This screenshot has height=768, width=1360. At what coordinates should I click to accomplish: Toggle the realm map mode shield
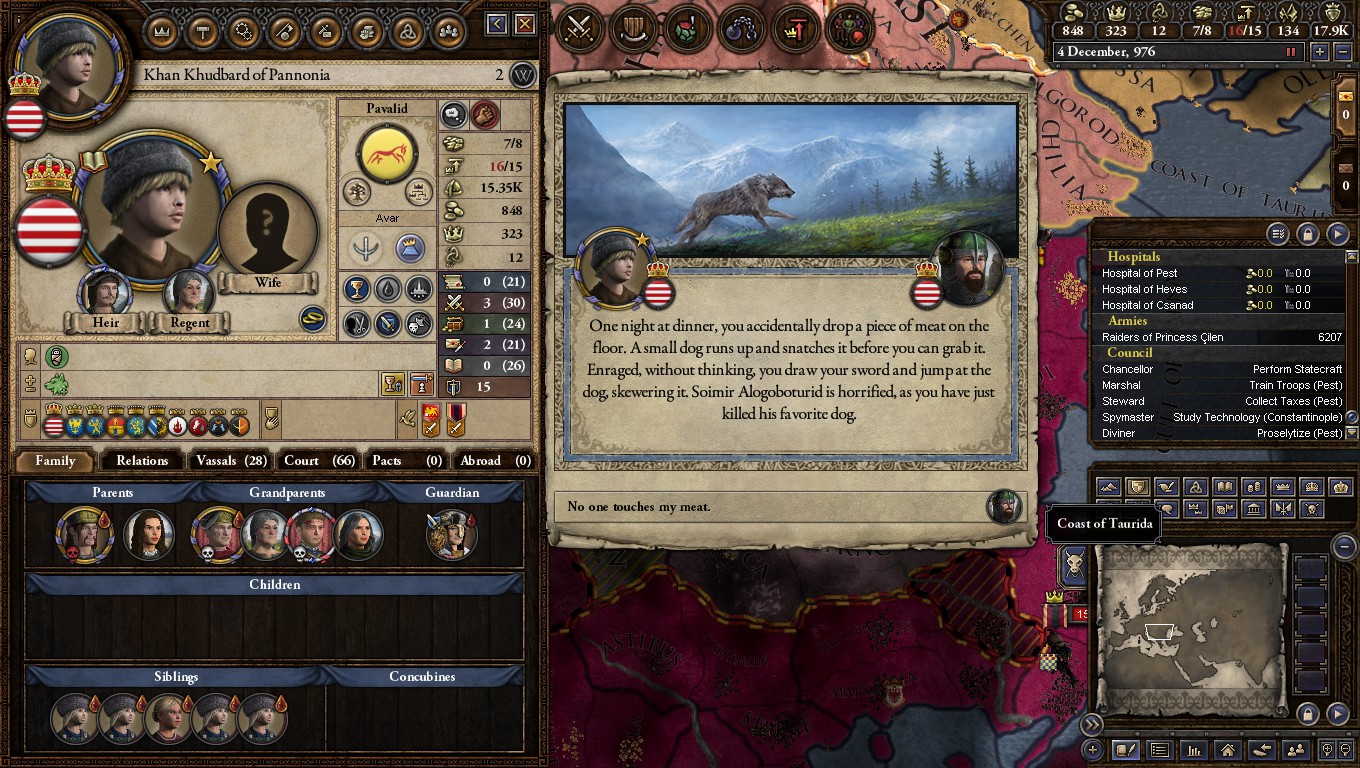pyautogui.click(x=1139, y=488)
